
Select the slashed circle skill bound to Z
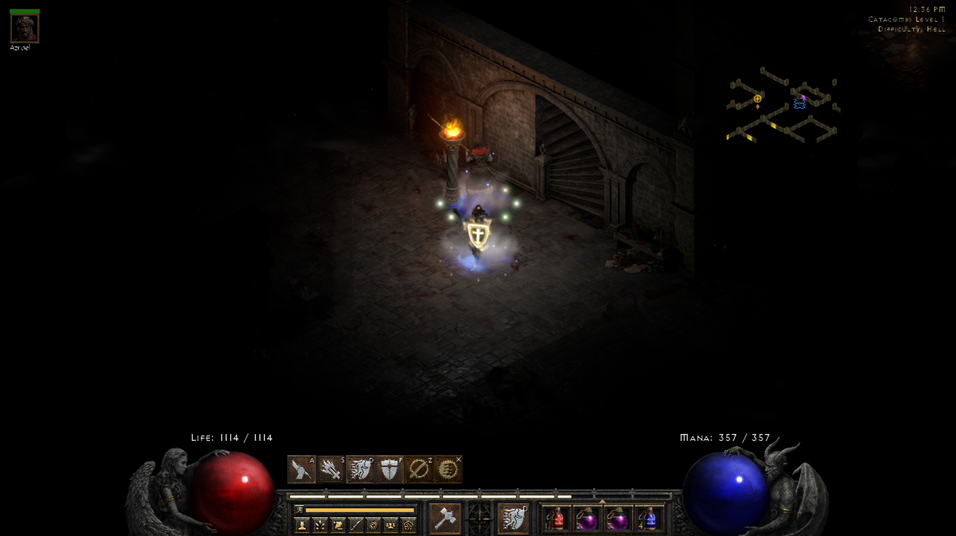(x=419, y=469)
